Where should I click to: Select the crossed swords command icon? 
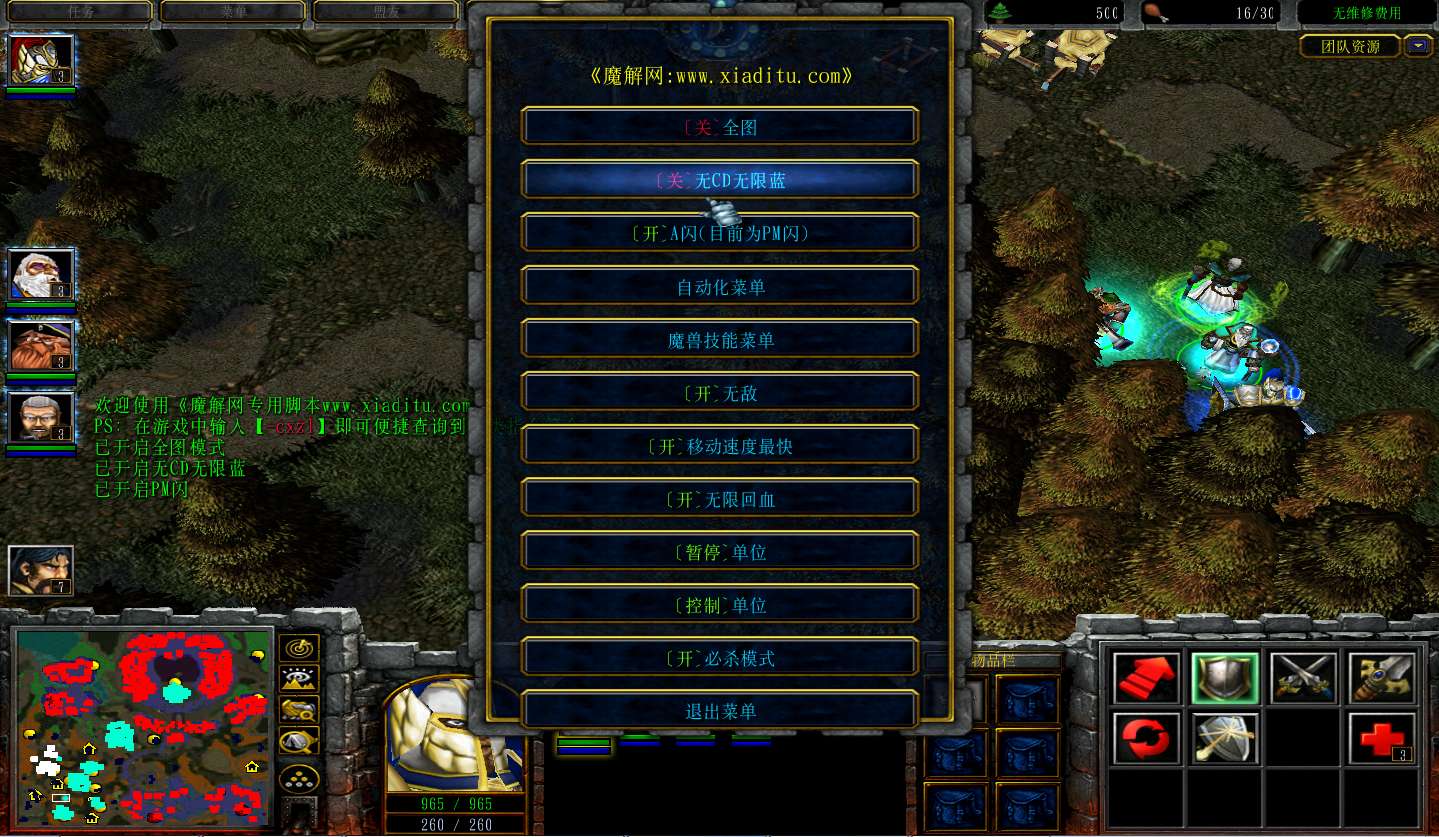[1303, 677]
